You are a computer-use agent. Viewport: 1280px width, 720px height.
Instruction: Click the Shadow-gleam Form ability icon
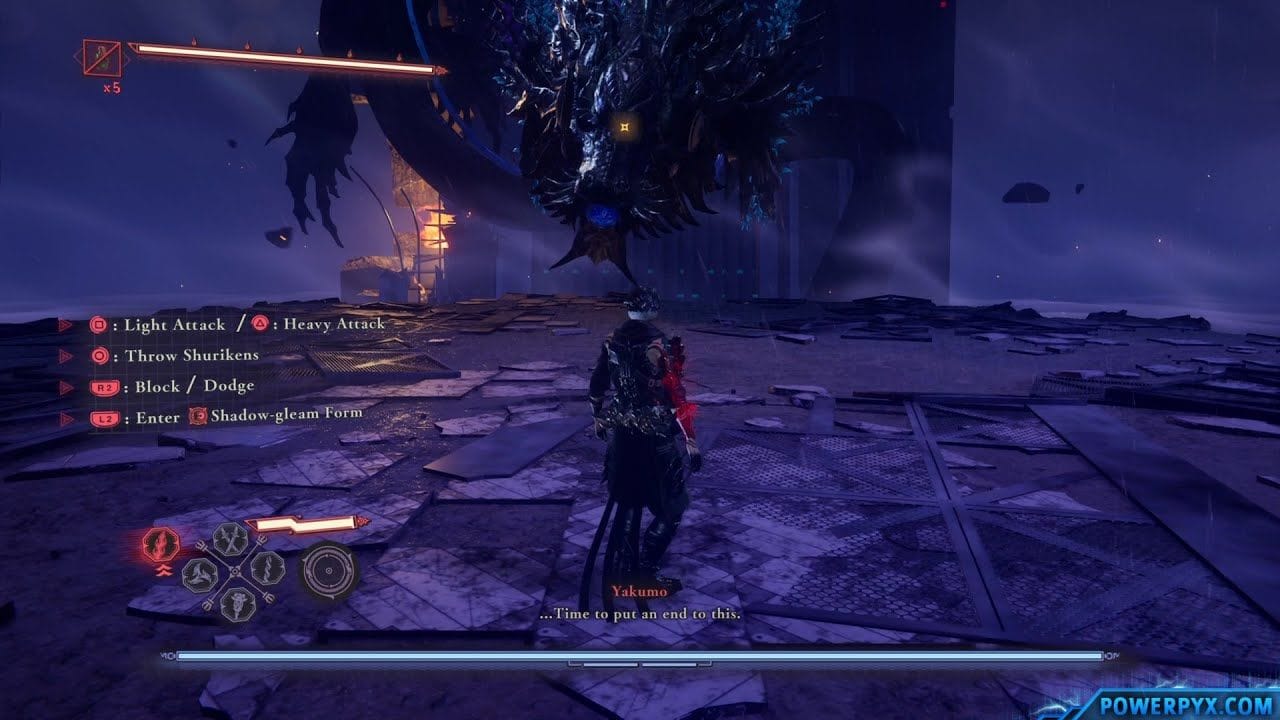[x=197, y=417]
